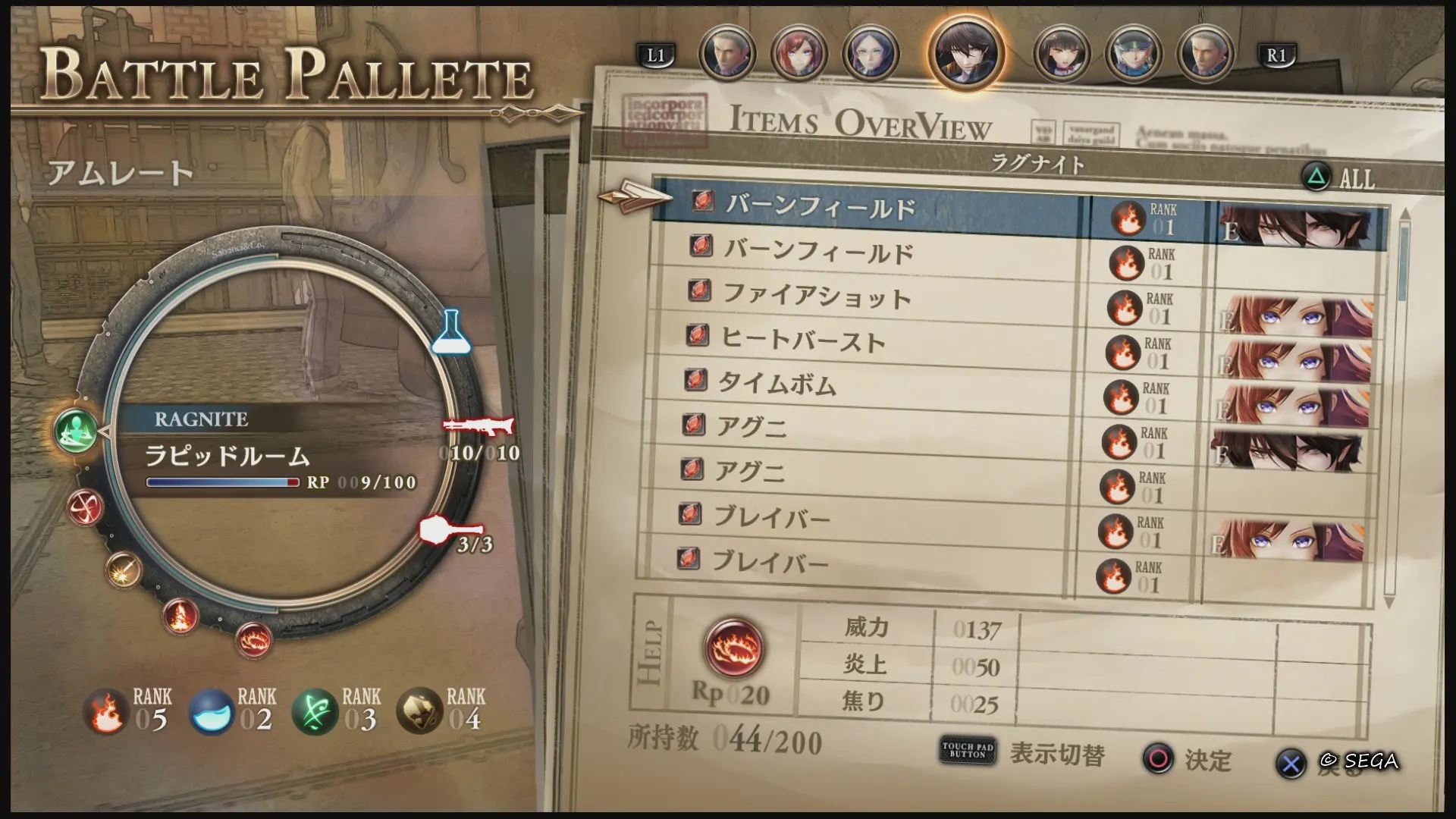Select the fire element rank icon showing Rank 5
The image size is (1456, 819).
106,709
